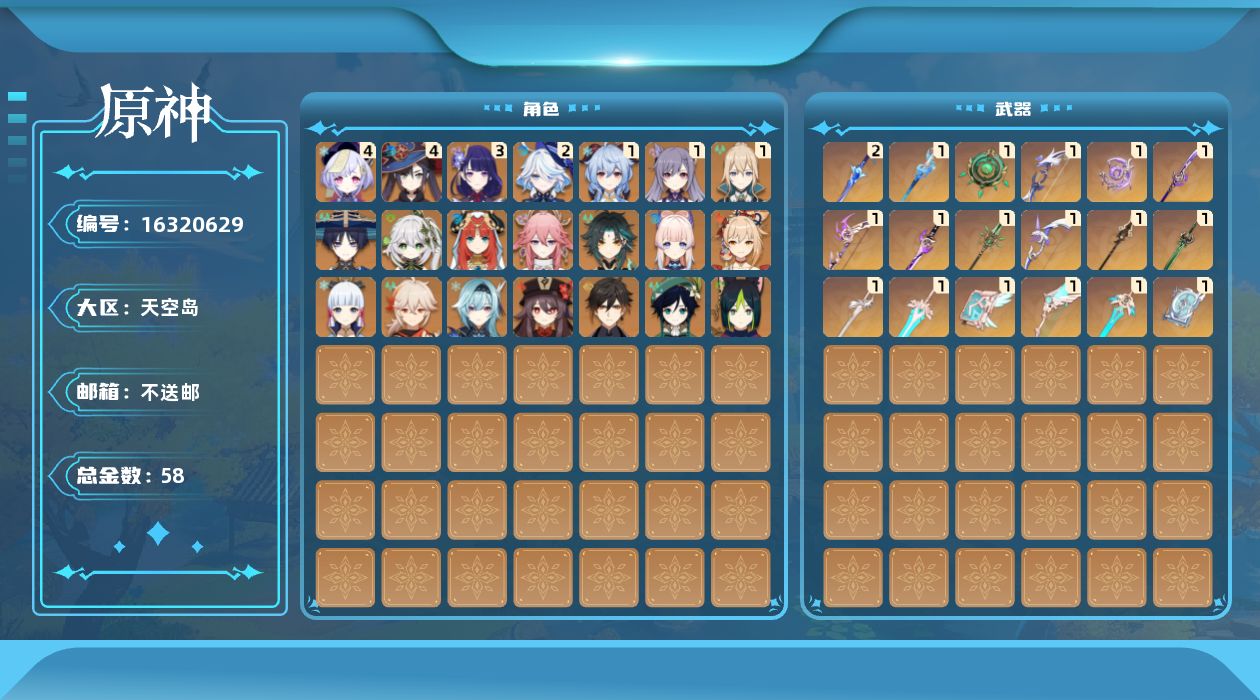This screenshot has width=1260, height=700.
Task: Click the Kagura's Verity catalyst slot
Action: tap(1117, 172)
